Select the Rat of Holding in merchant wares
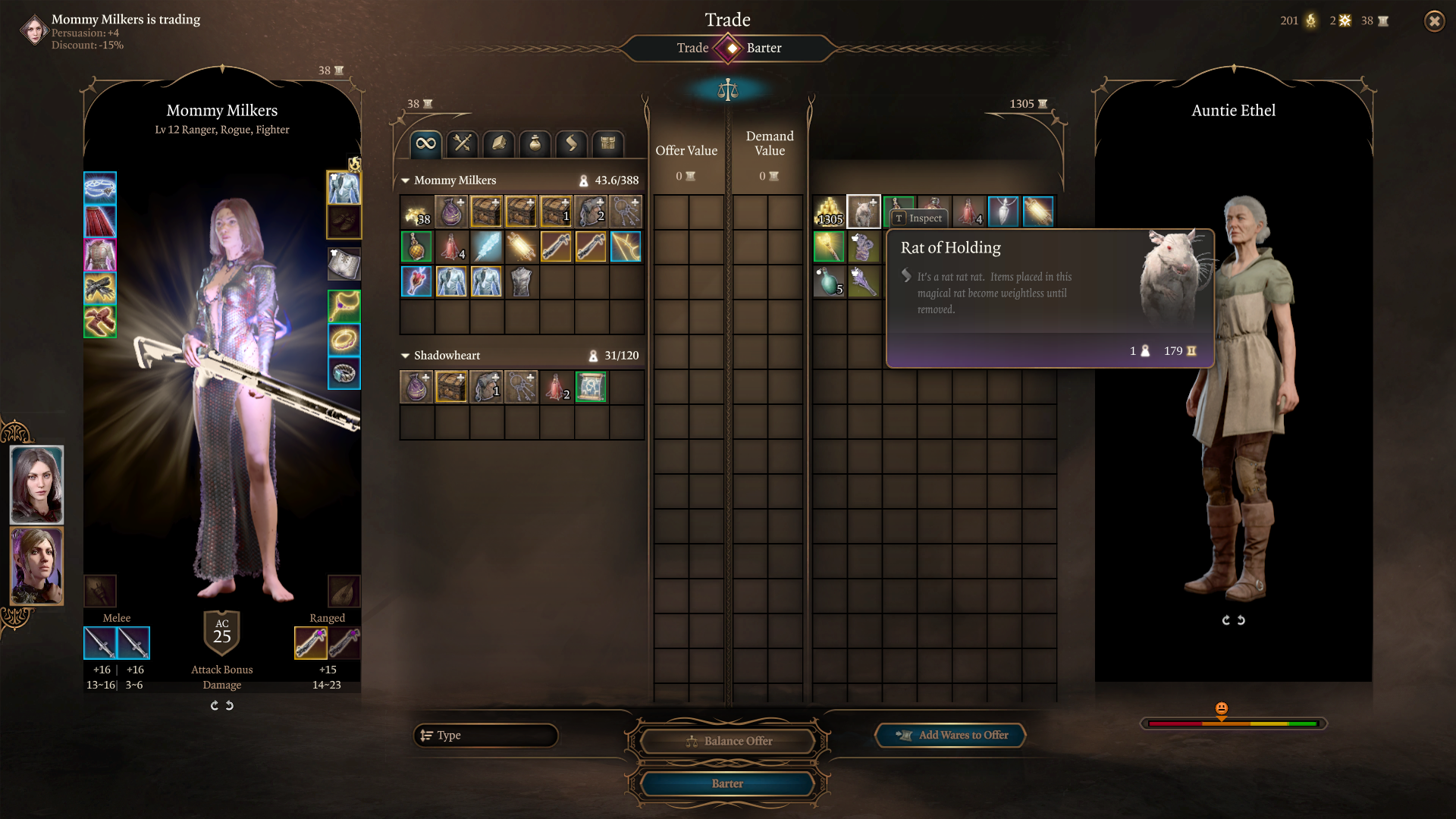Screen dimensions: 1456x819 [864, 212]
